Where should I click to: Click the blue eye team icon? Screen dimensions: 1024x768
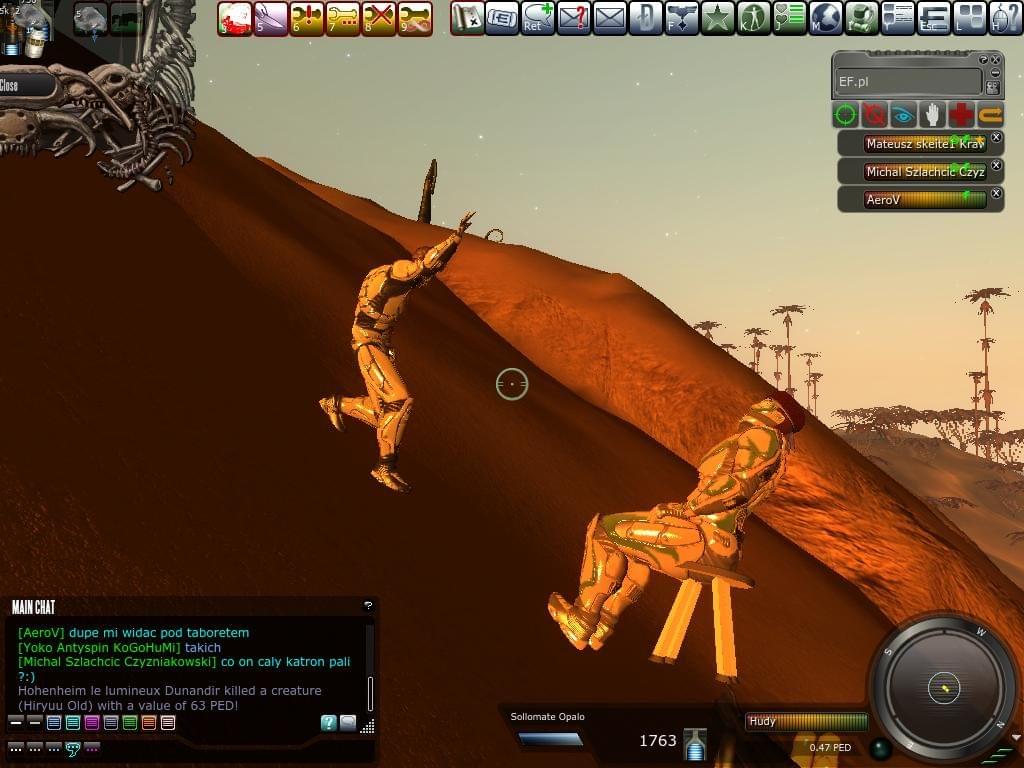pos(904,115)
